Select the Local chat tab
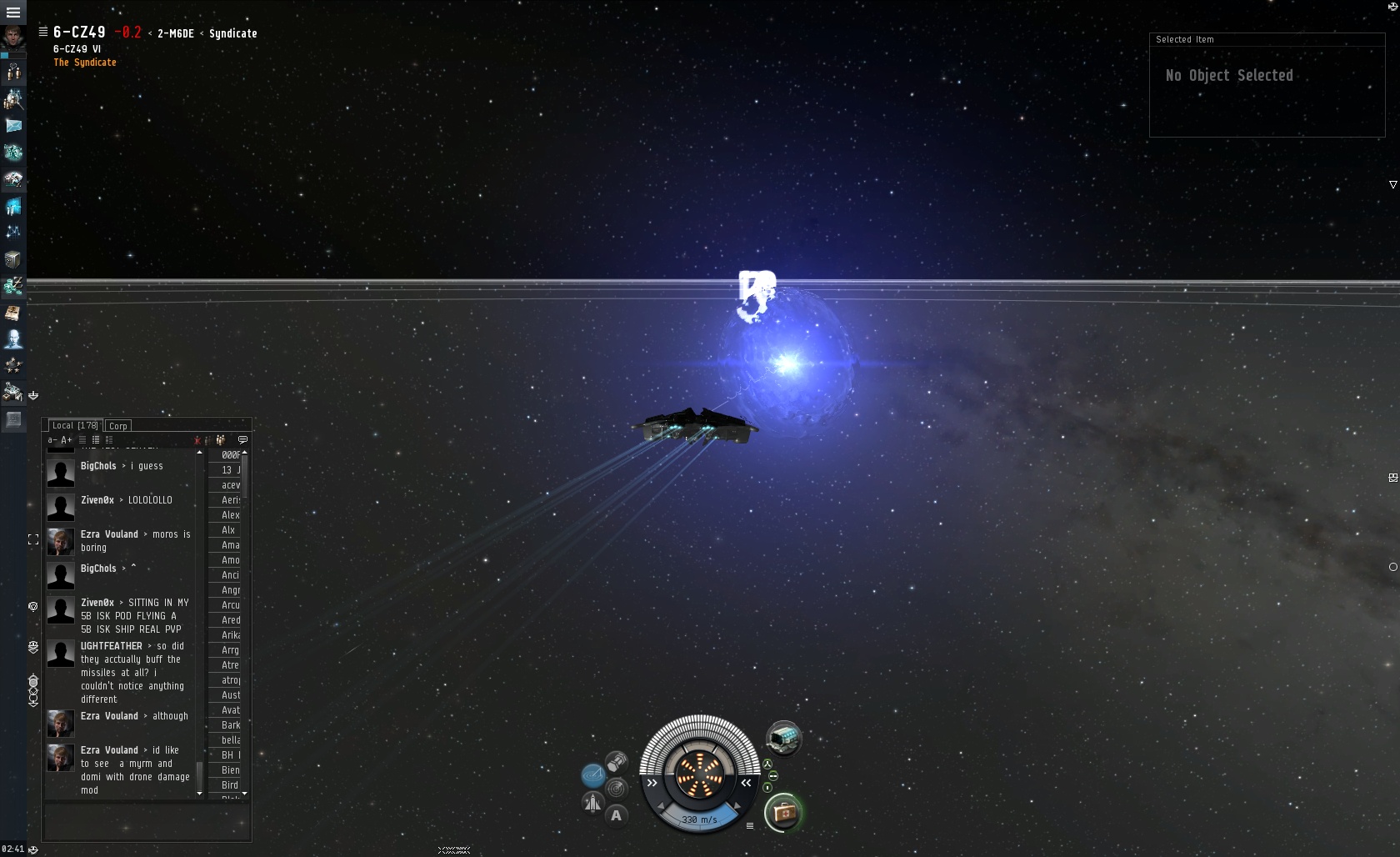Image resolution: width=1400 pixels, height=857 pixels. coord(75,425)
